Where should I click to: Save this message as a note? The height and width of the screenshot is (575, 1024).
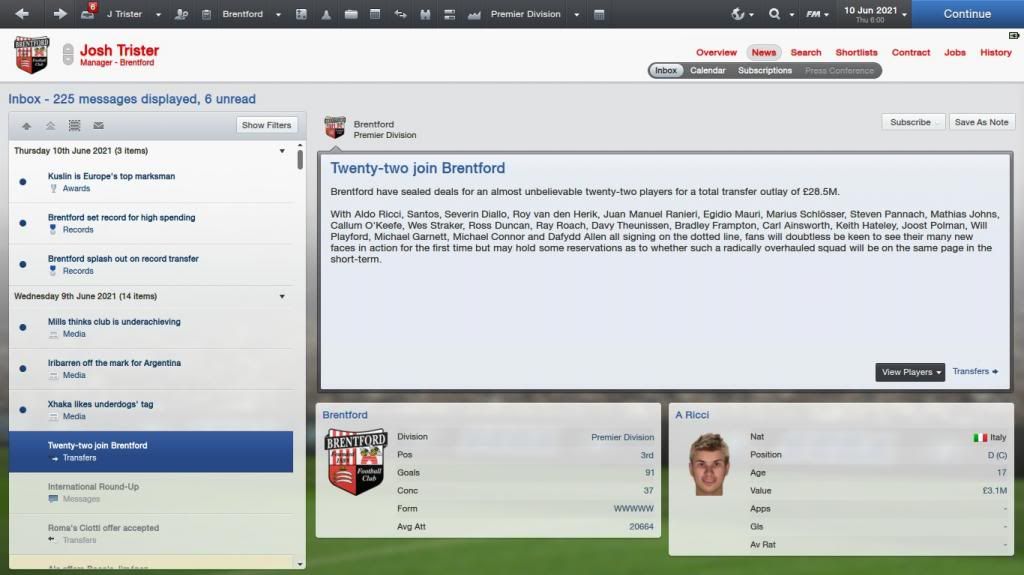click(981, 122)
